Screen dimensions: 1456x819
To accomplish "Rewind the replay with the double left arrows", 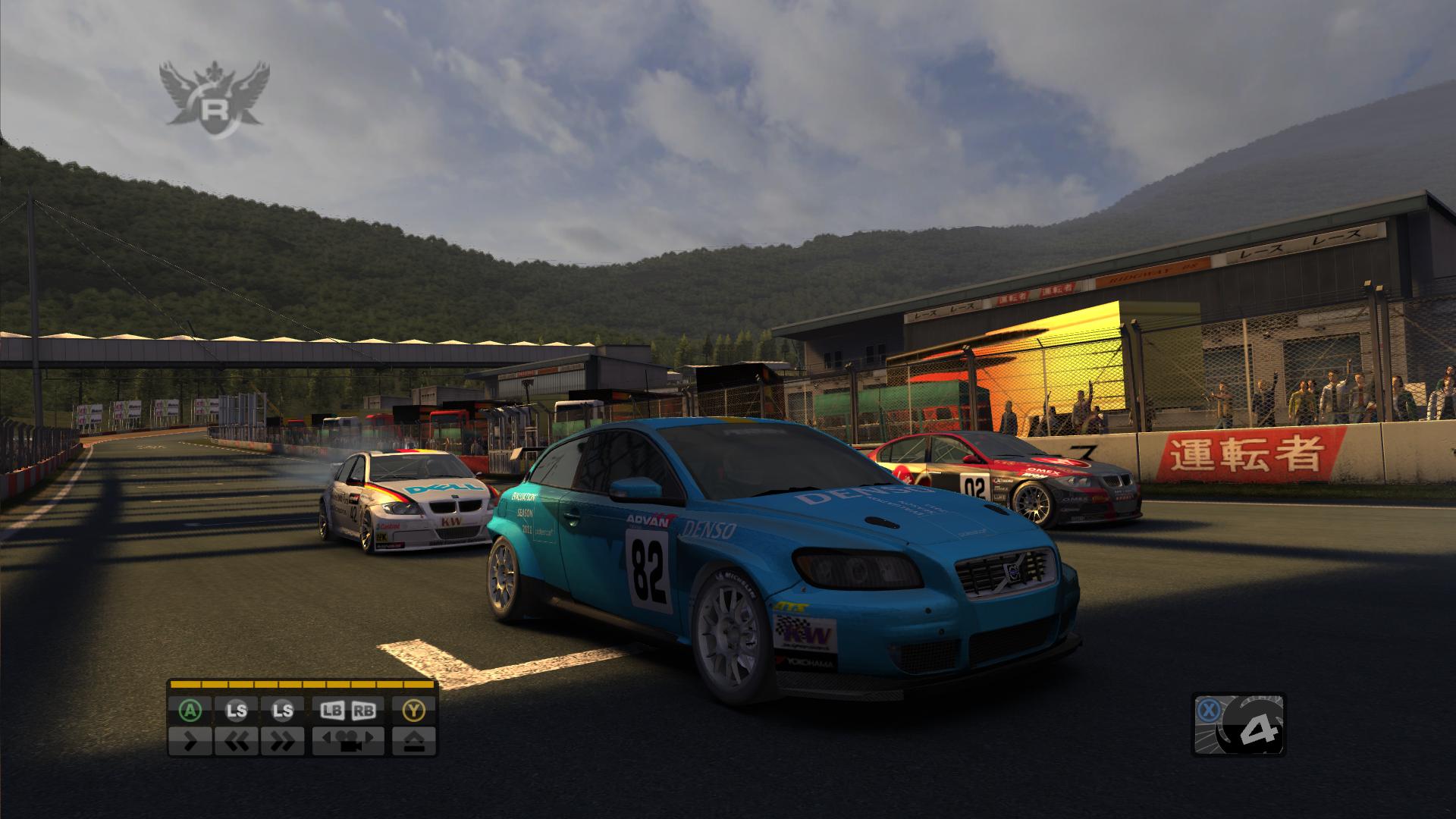I will pos(236,740).
